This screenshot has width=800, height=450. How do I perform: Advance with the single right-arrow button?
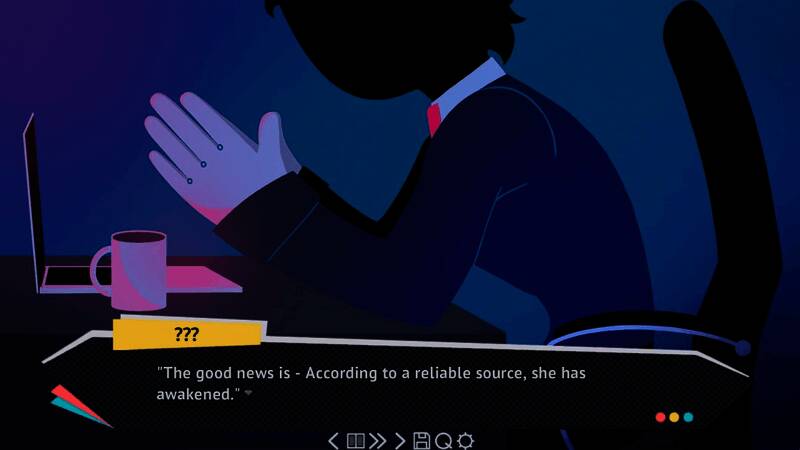400,440
